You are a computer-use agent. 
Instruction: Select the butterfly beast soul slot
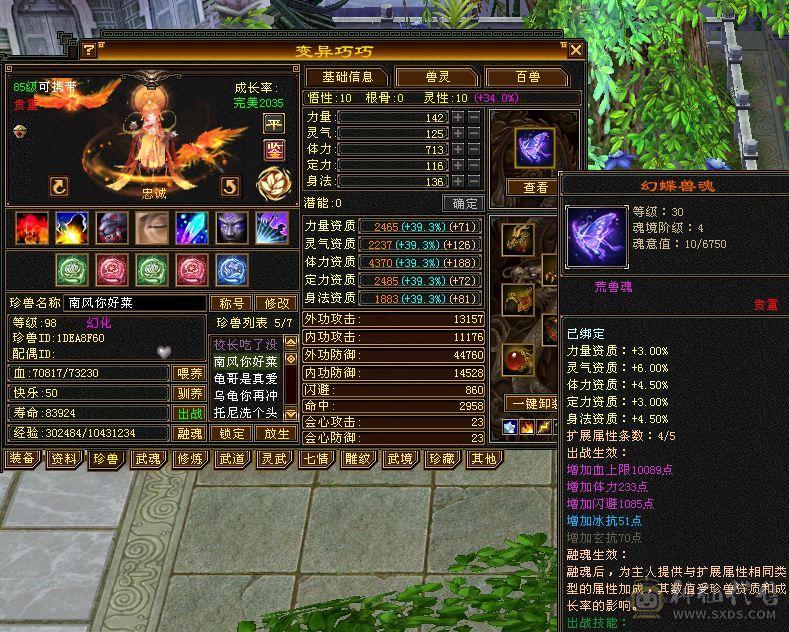tap(534, 148)
